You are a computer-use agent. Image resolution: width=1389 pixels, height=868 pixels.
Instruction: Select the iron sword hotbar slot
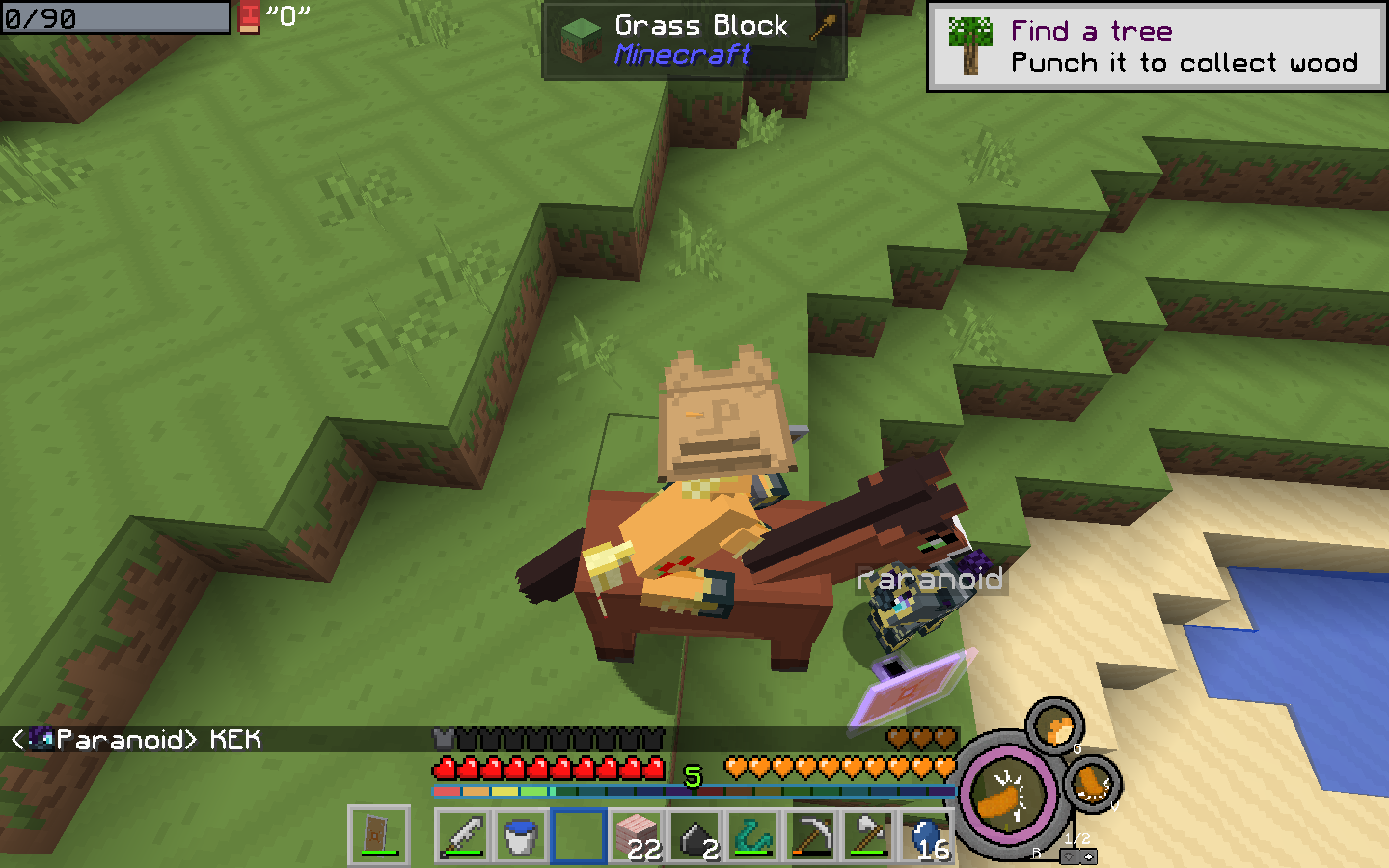pos(463,835)
